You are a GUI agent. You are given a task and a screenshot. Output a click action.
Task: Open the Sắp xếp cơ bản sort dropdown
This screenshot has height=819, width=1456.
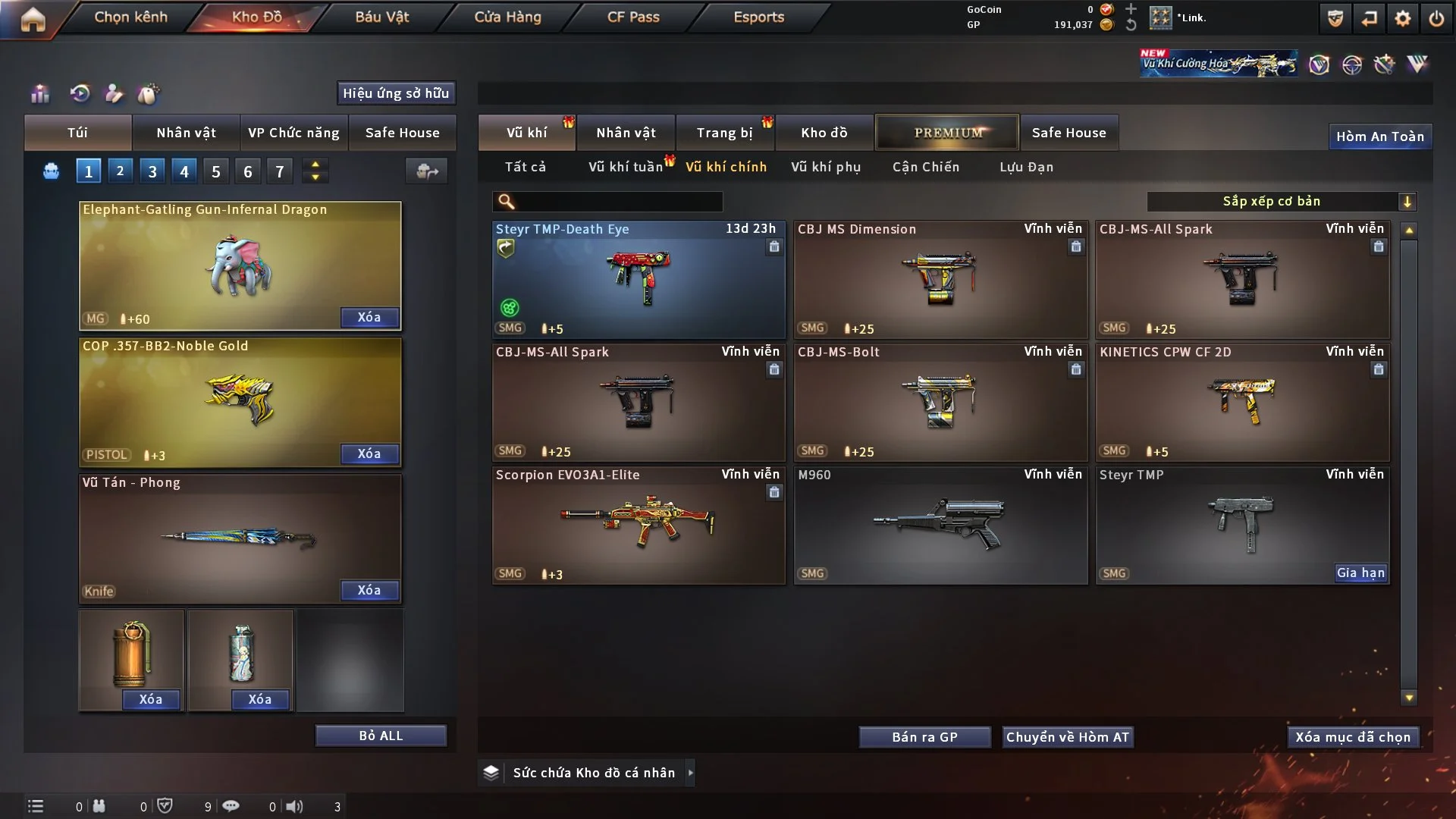tap(1281, 202)
